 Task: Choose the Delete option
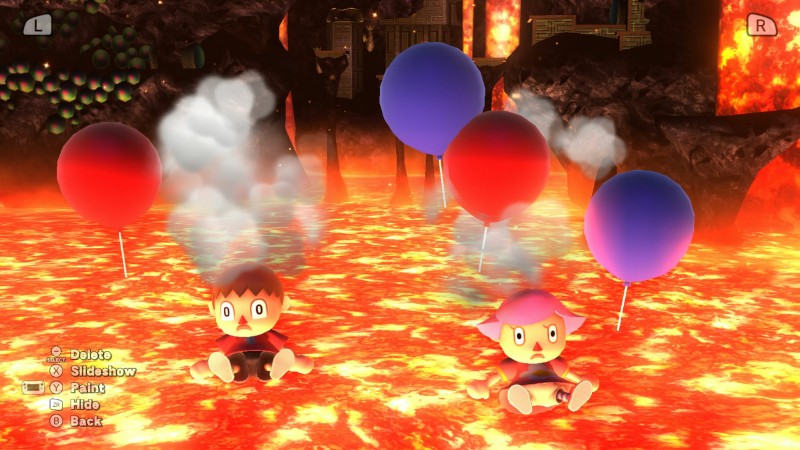[x=89, y=354]
